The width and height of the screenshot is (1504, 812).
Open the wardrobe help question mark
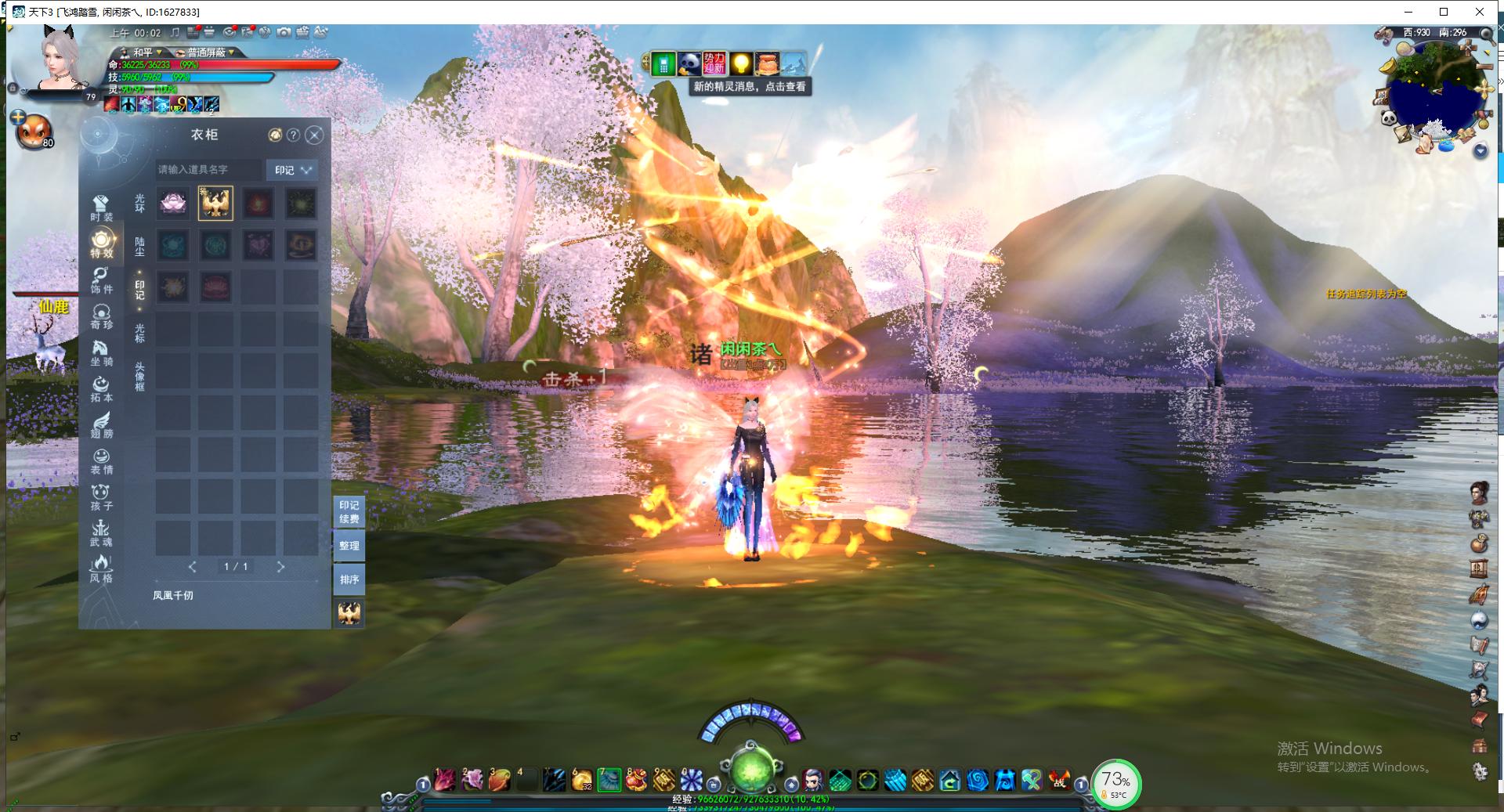[x=293, y=135]
